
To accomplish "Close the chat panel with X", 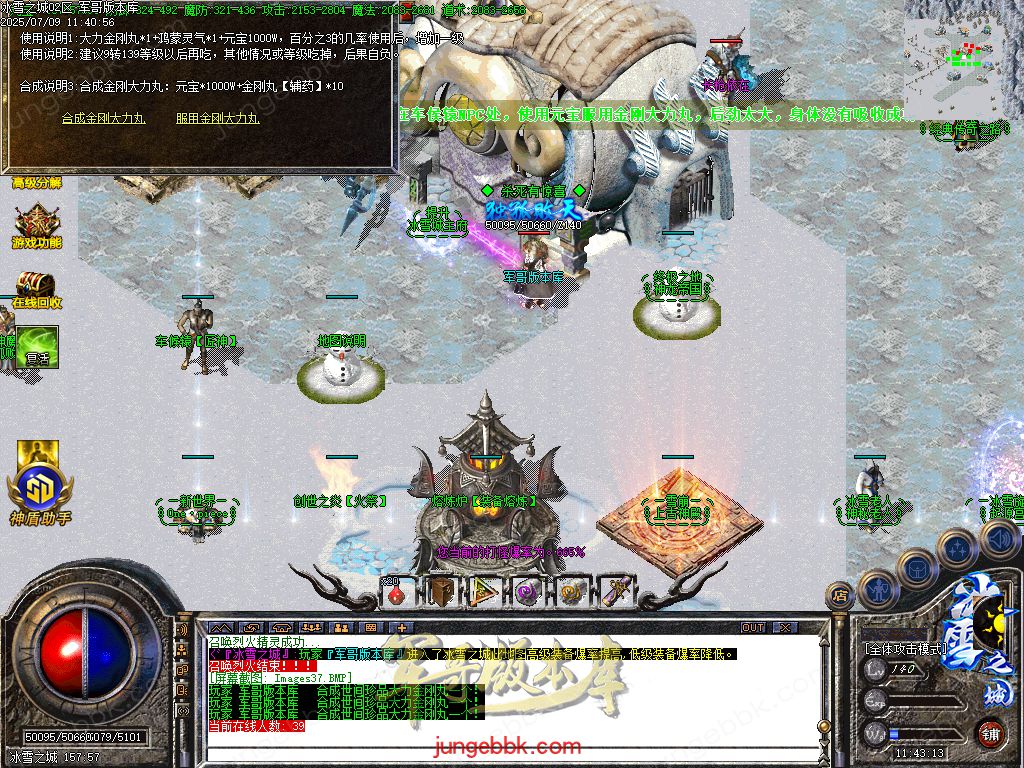I will coord(785,627).
